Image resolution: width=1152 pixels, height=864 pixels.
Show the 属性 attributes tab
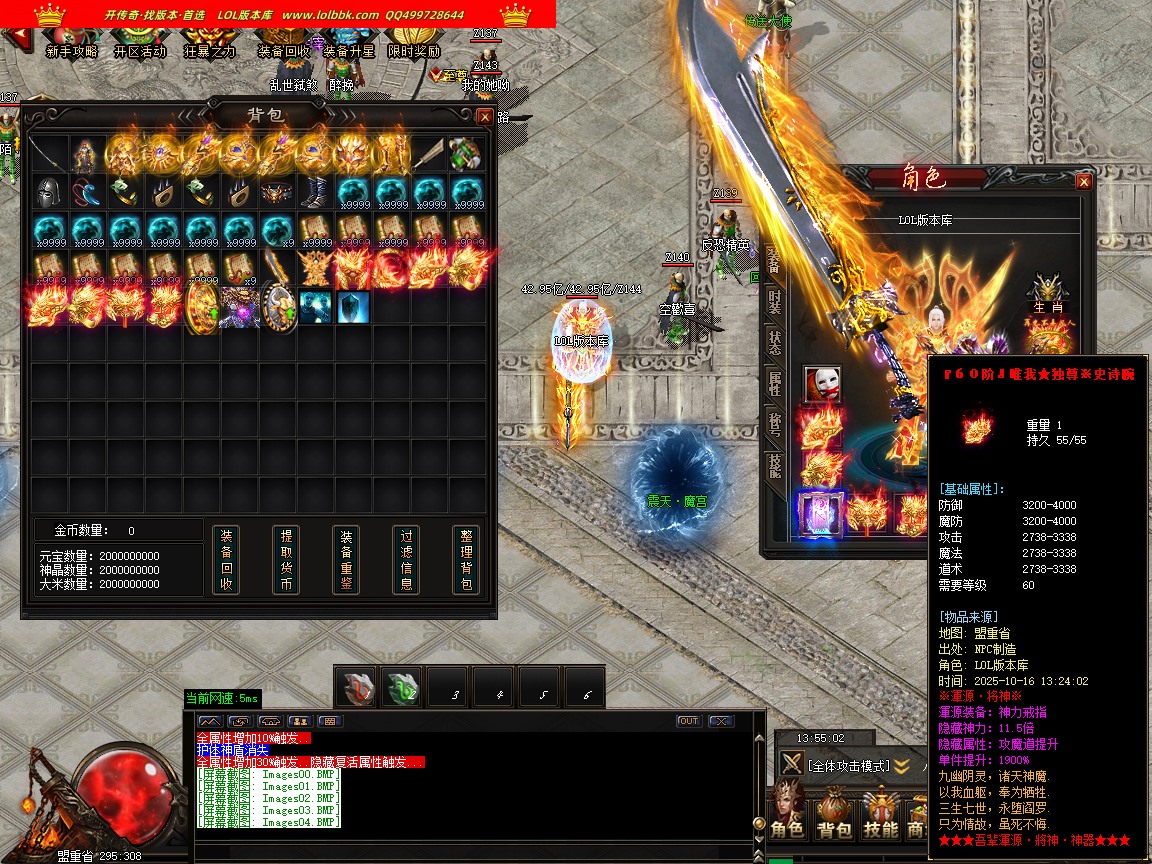coord(774,382)
